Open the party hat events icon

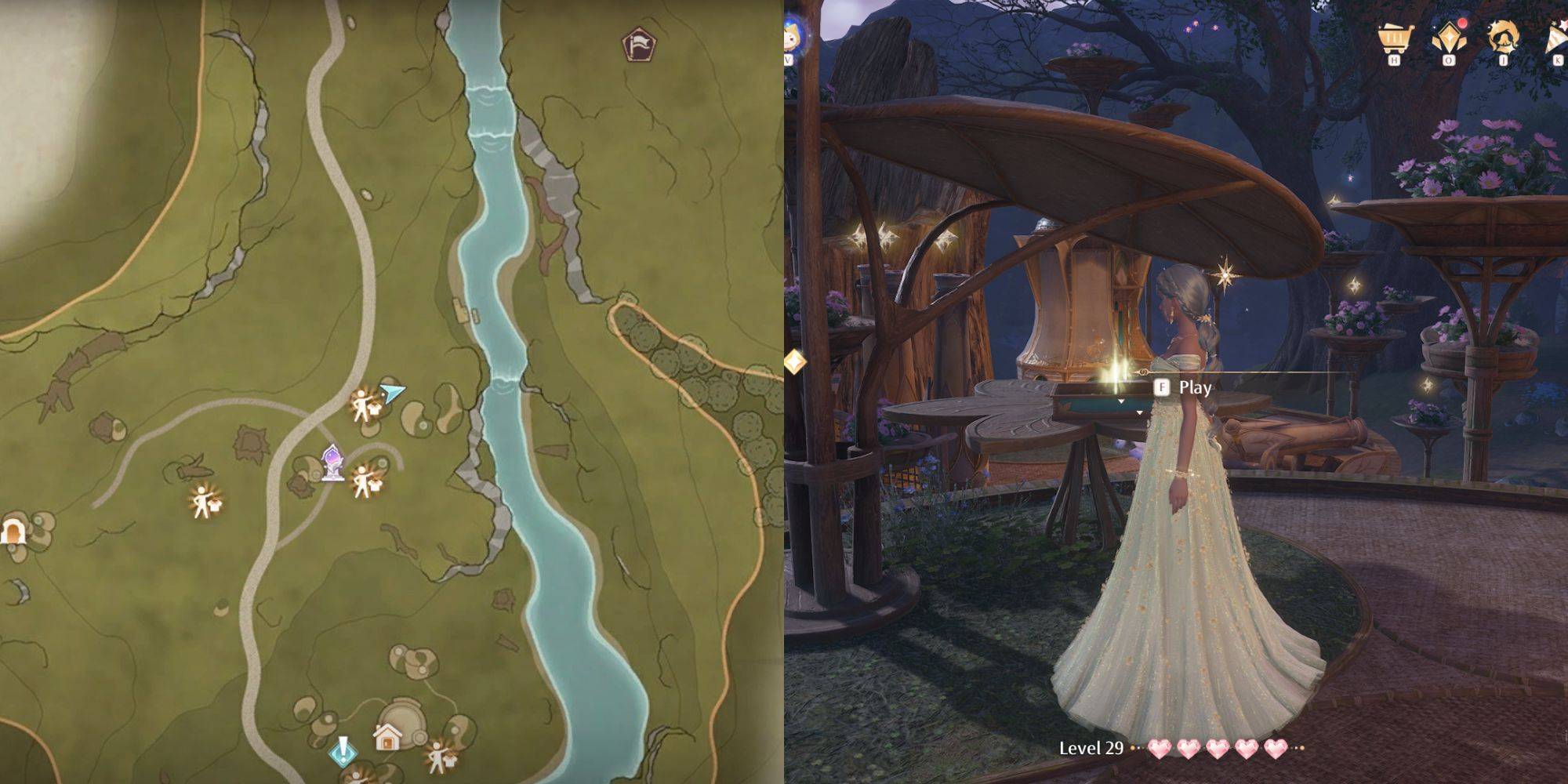[1556, 38]
